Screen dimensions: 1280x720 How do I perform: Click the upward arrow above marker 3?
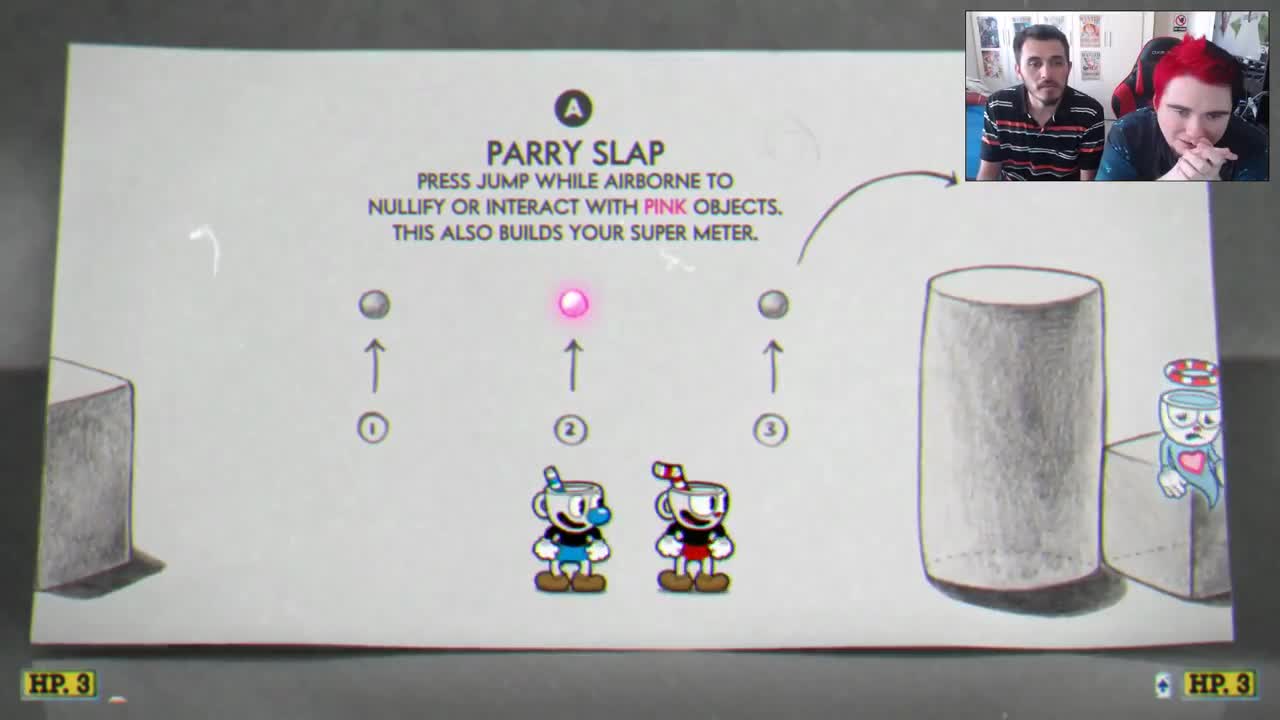[x=771, y=365]
